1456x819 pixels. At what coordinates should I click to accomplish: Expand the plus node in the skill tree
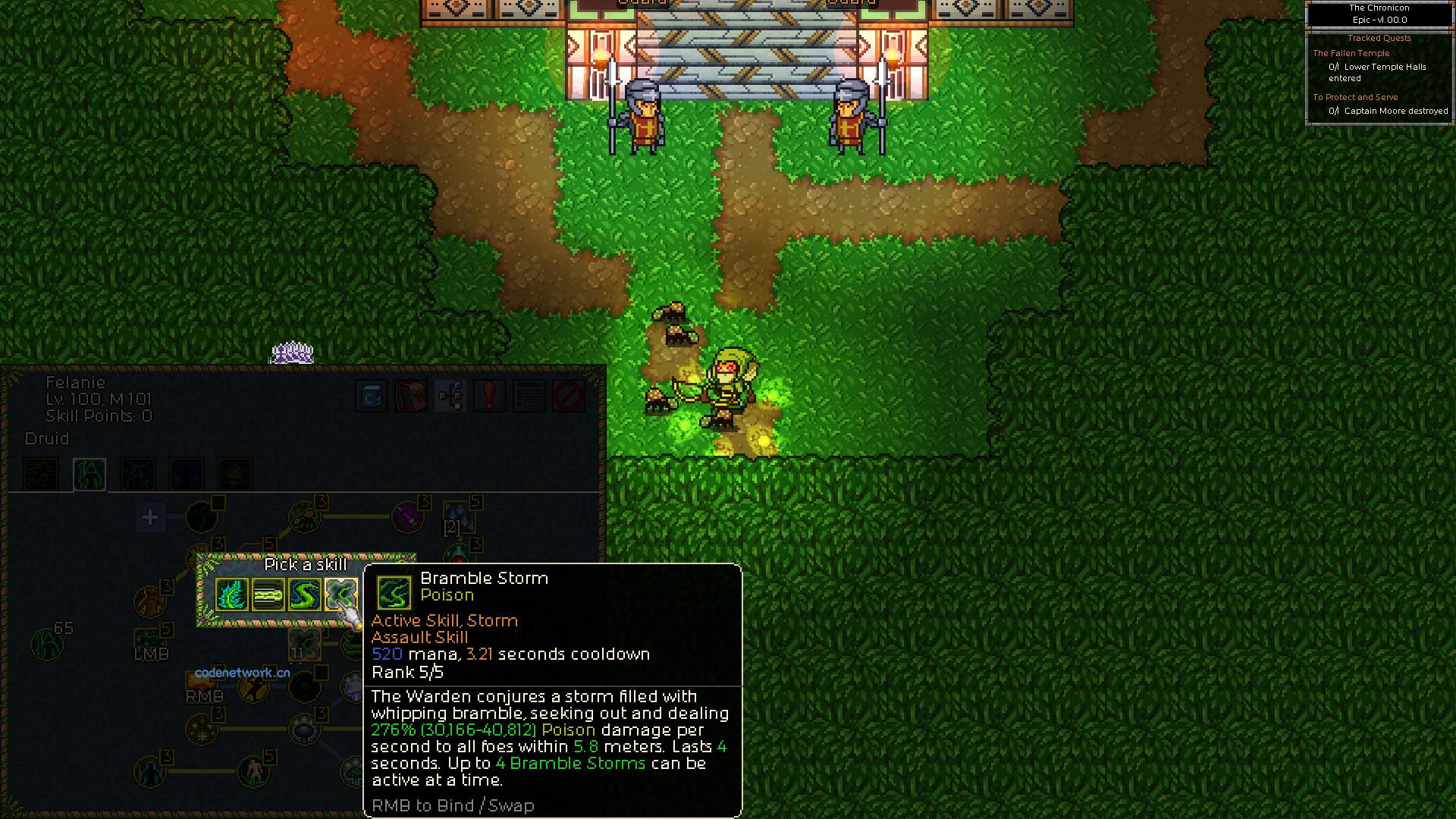point(149,517)
